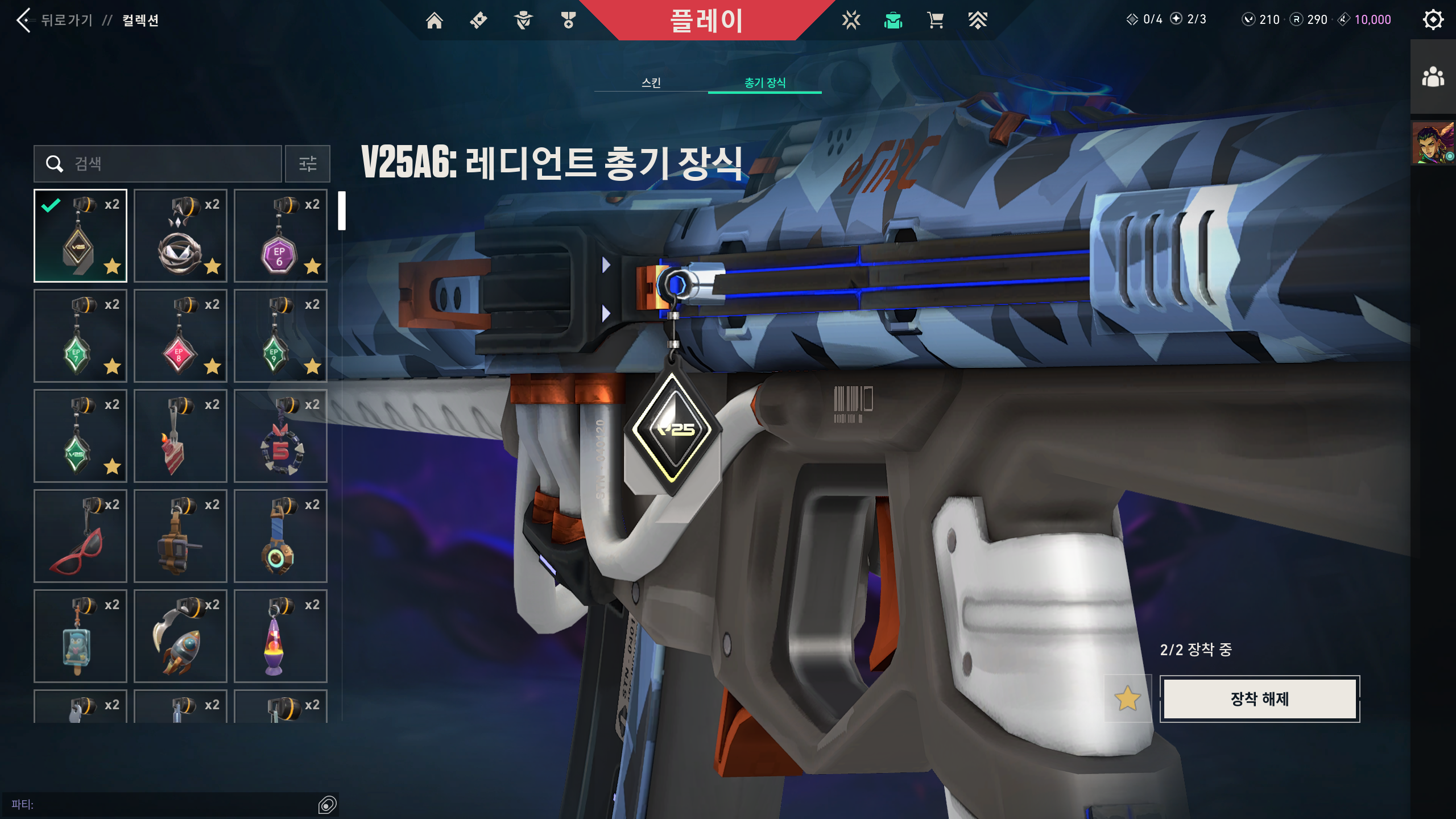Screen dimensions: 1456x819
Task: Click the Riot Games logo icon
Action: click(x=850, y=19)
